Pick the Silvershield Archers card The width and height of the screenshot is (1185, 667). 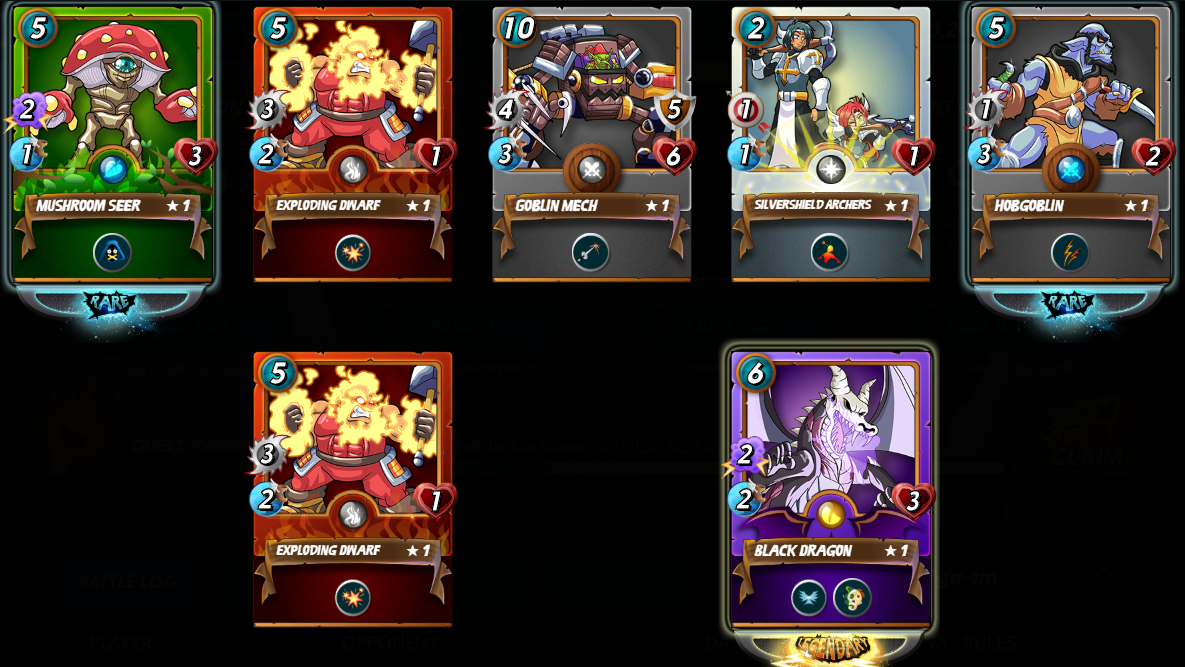[830, 110]
